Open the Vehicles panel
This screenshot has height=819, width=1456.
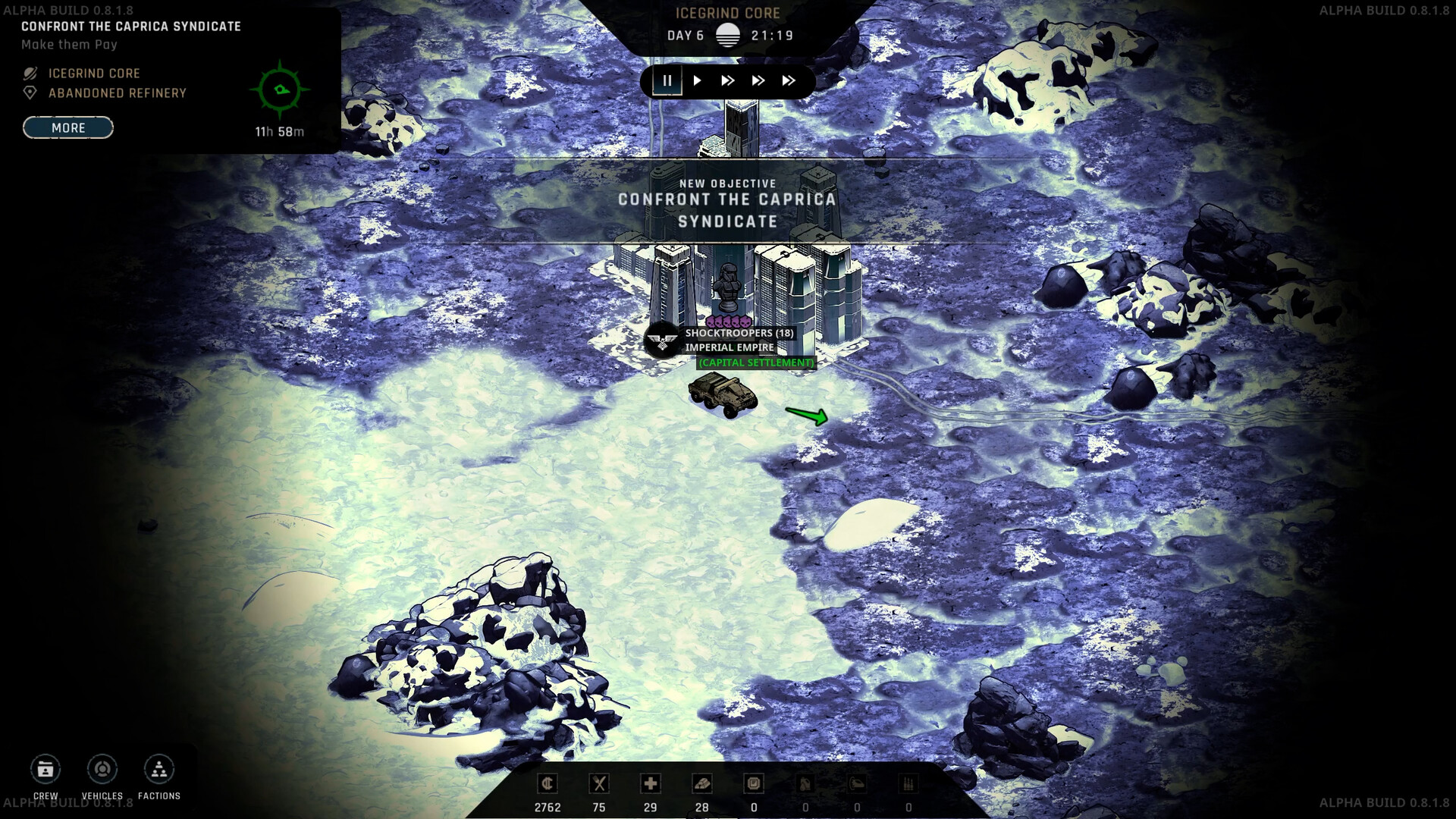102,770
